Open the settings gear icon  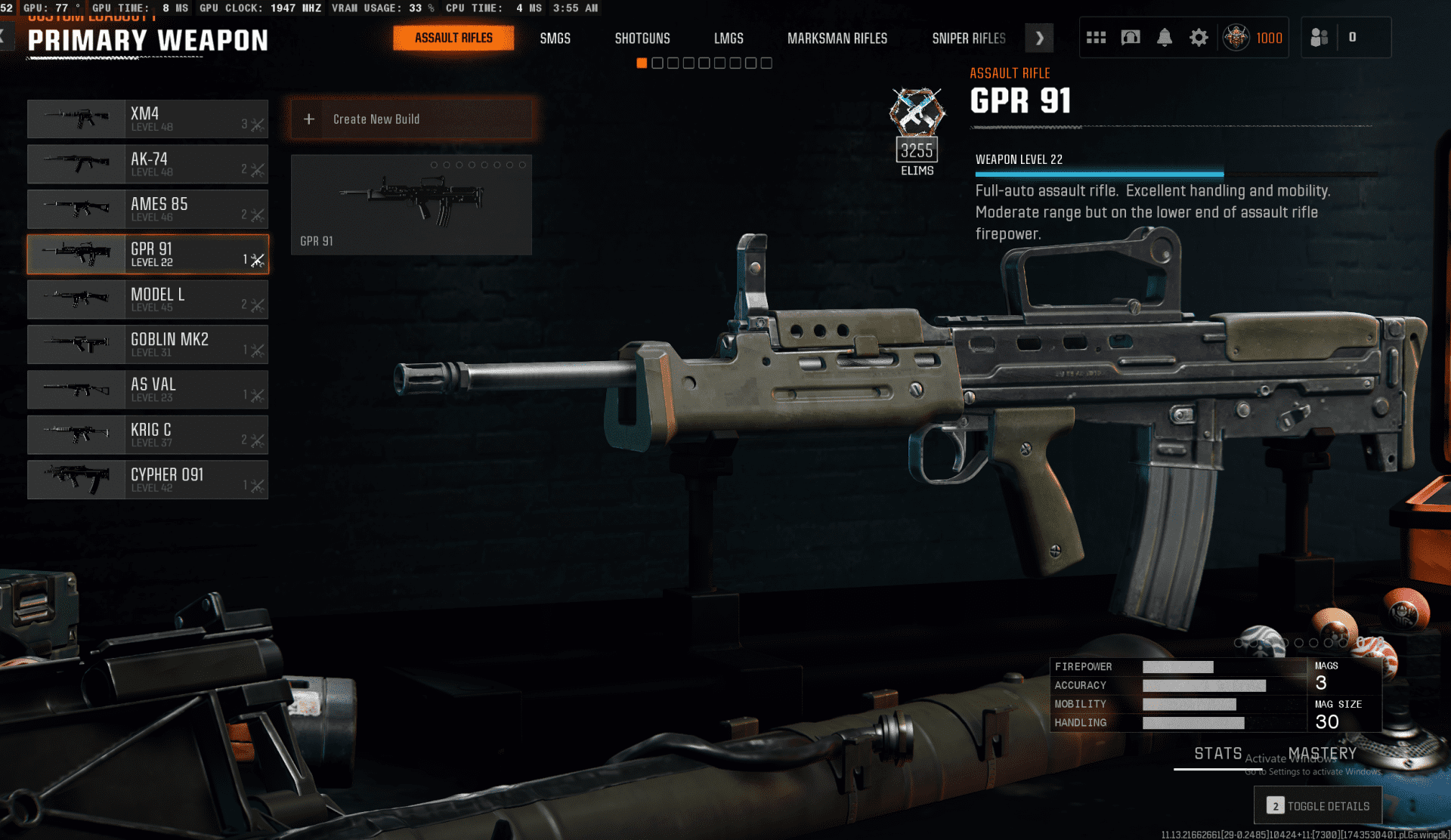(x=1199, y=38)
